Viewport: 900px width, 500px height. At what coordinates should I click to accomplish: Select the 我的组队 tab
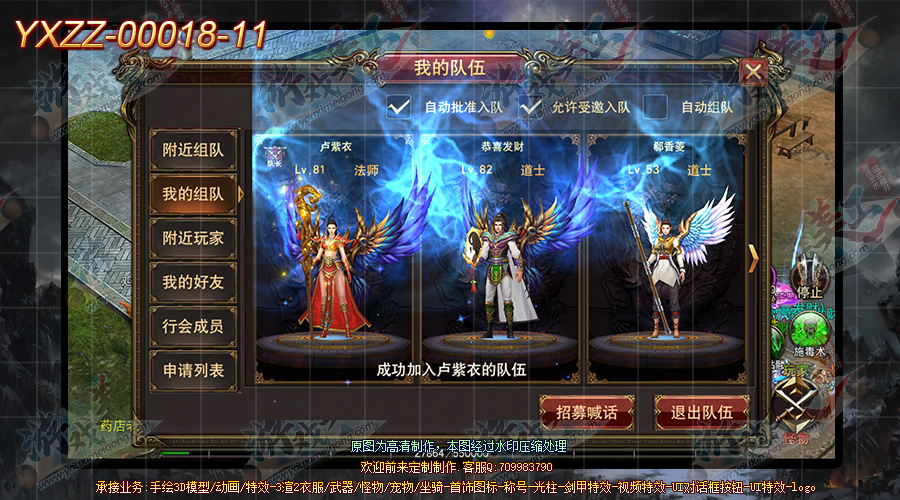[x=193, y=195]
